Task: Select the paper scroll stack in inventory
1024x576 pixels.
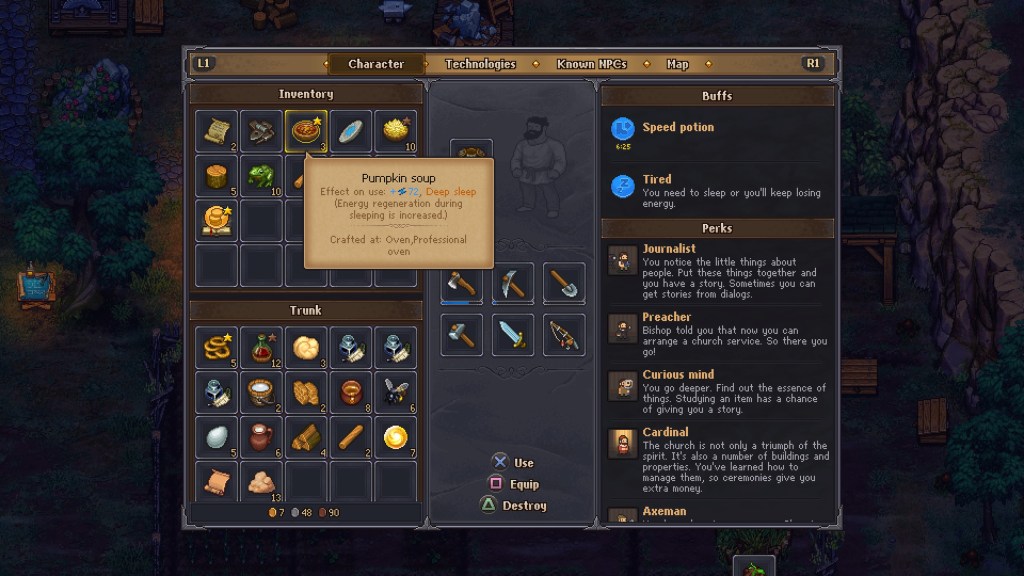Action: (x=216, y=131)
